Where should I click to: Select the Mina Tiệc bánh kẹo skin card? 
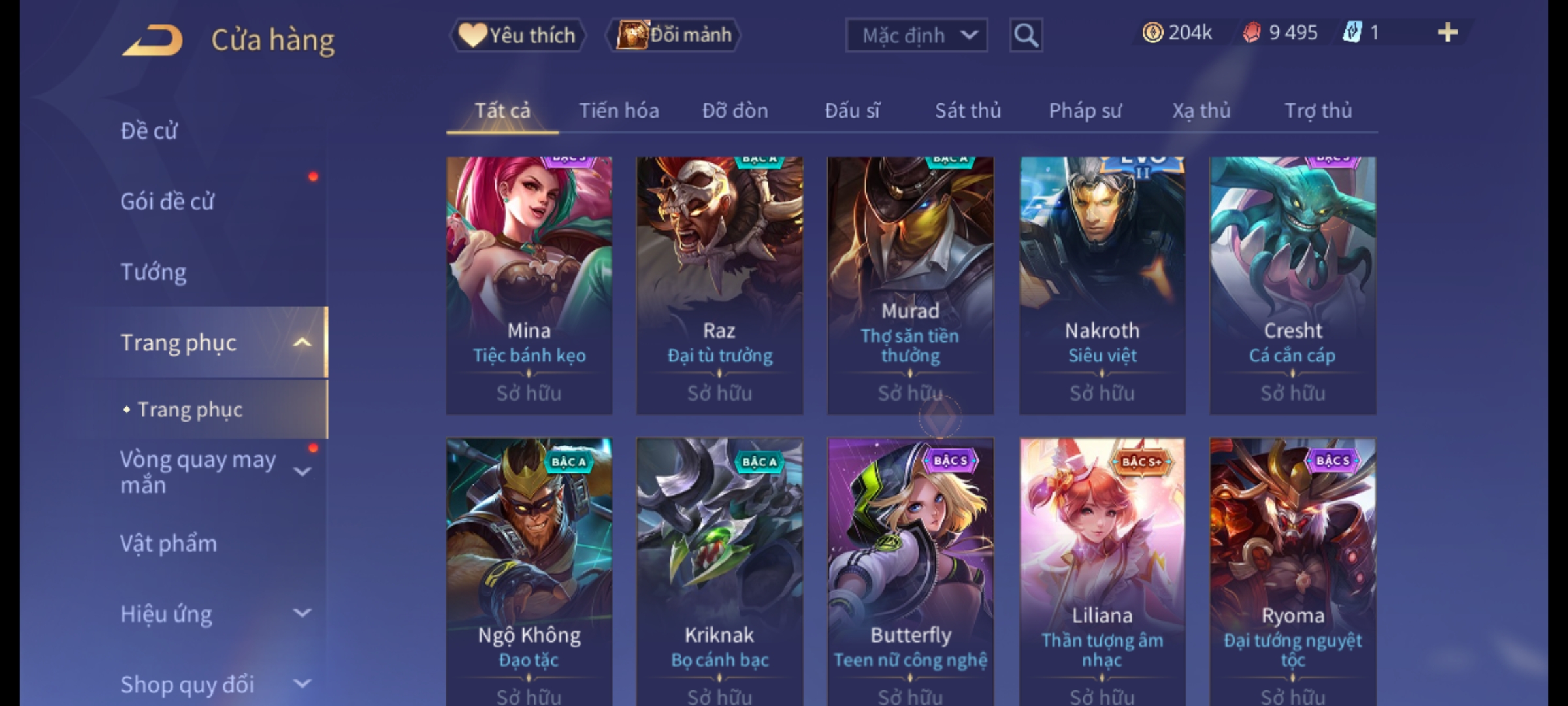[529, 285]
